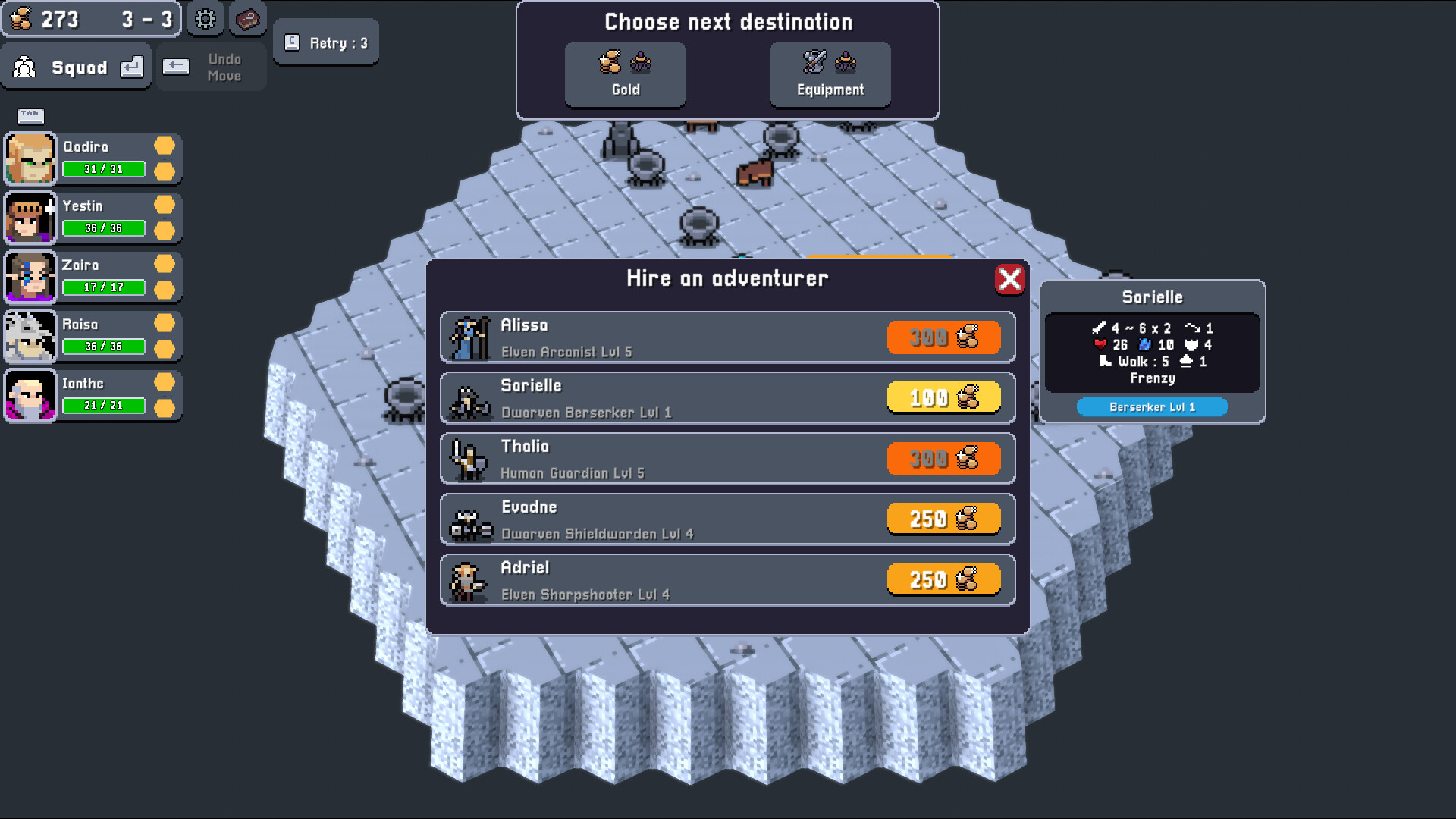Click the hexagon badge beside Ianthe's name

(x=165, y=382)
